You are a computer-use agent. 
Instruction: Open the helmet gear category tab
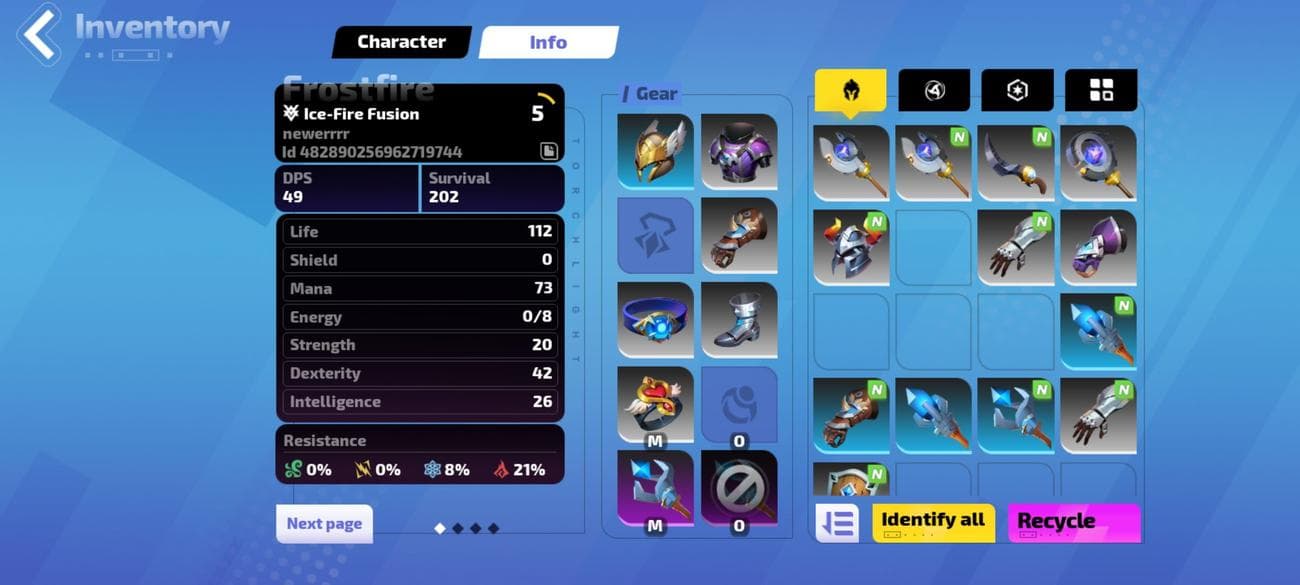(x=850, y=91)
